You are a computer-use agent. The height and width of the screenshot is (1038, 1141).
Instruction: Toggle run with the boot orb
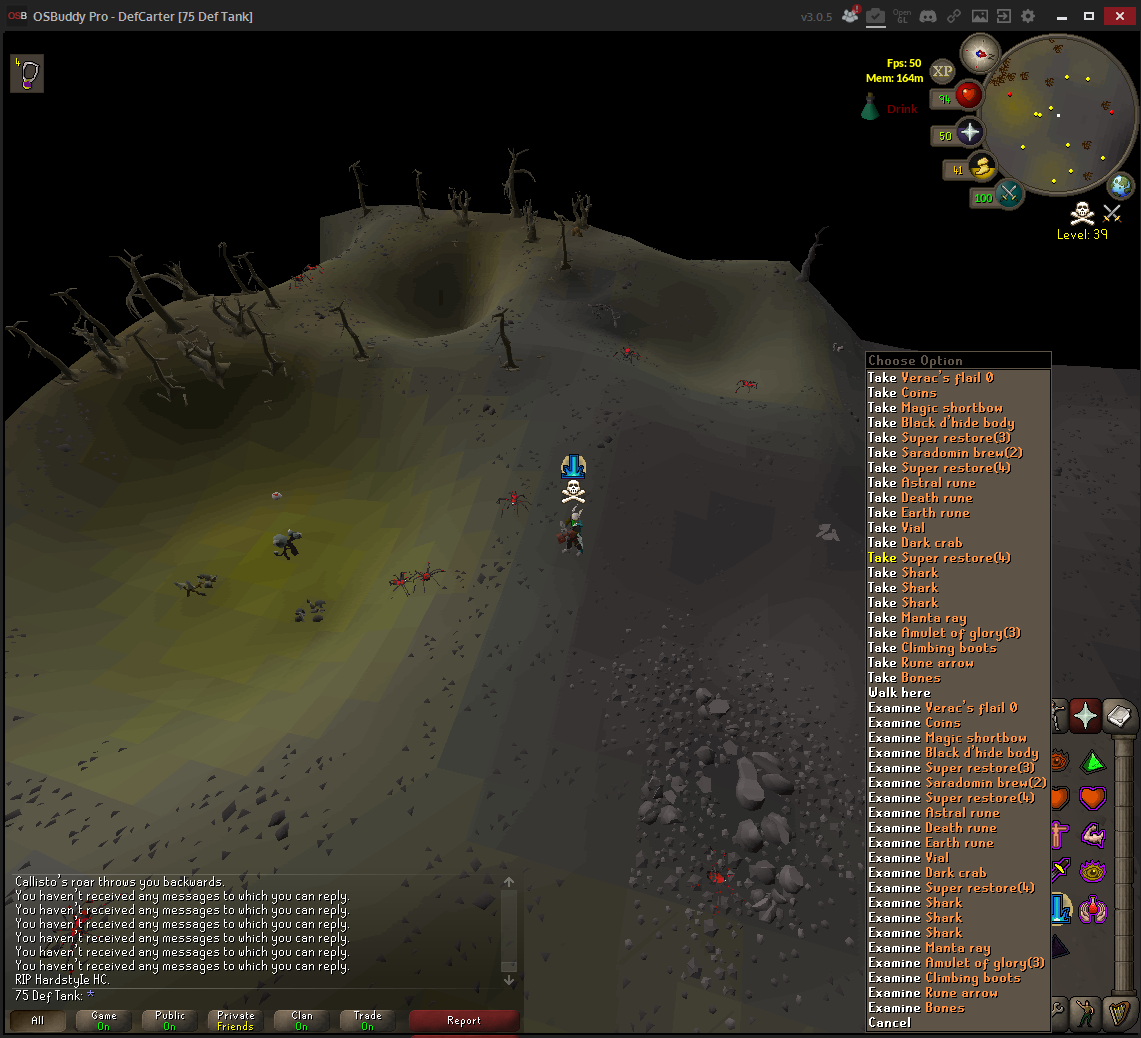click(981, 167)
